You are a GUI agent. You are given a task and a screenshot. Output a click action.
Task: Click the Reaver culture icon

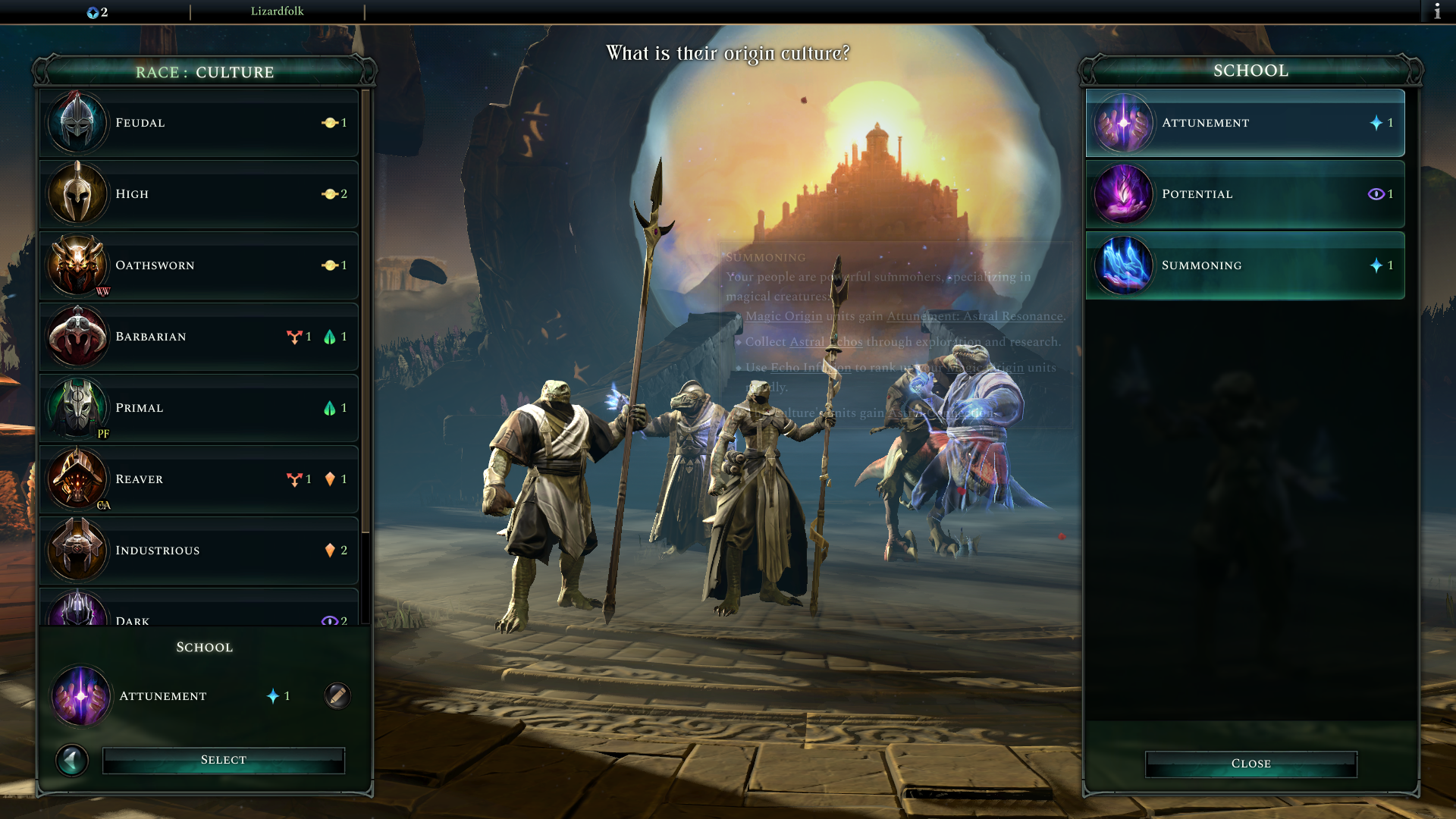77,479
